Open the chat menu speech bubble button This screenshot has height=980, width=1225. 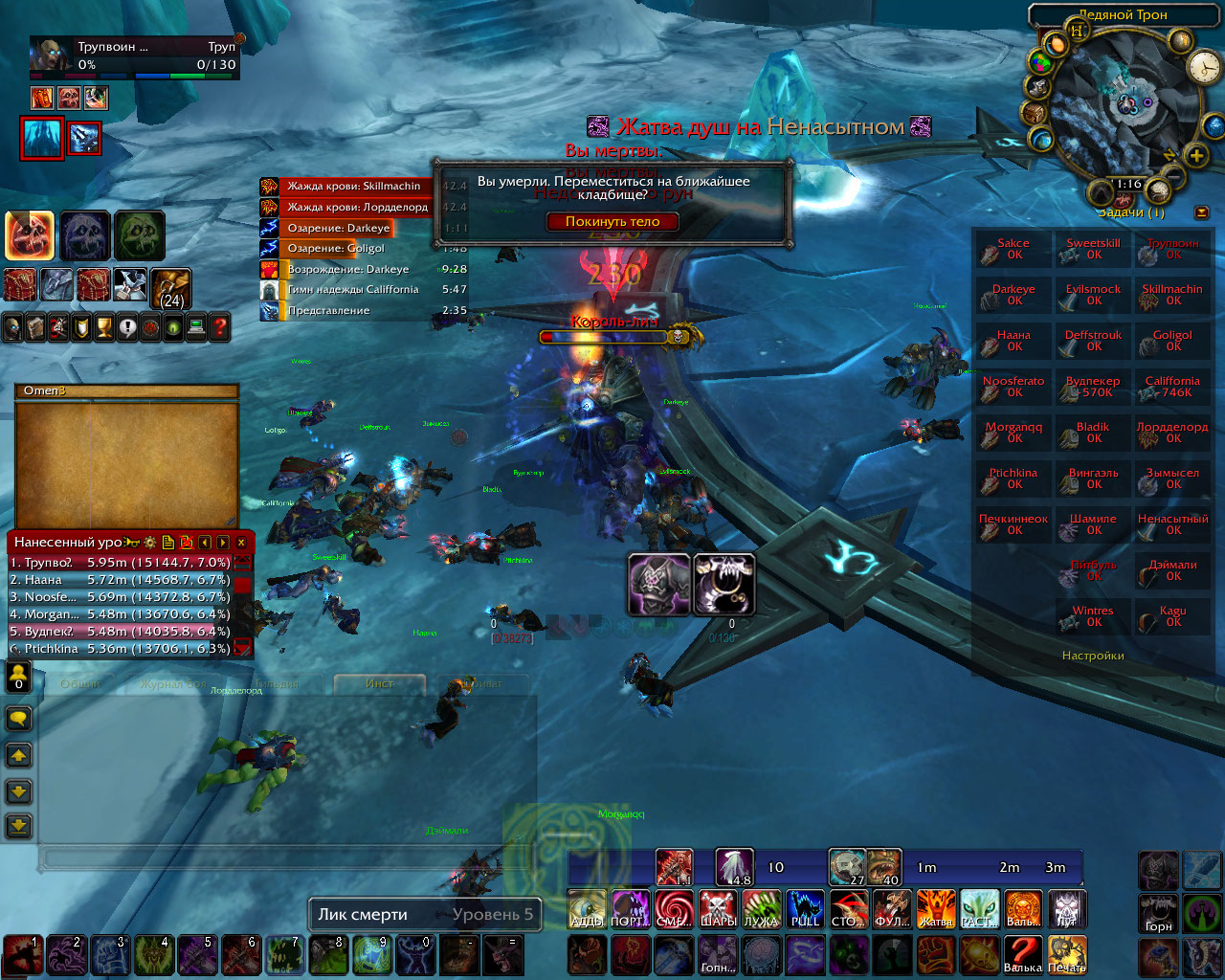point(19,718)
